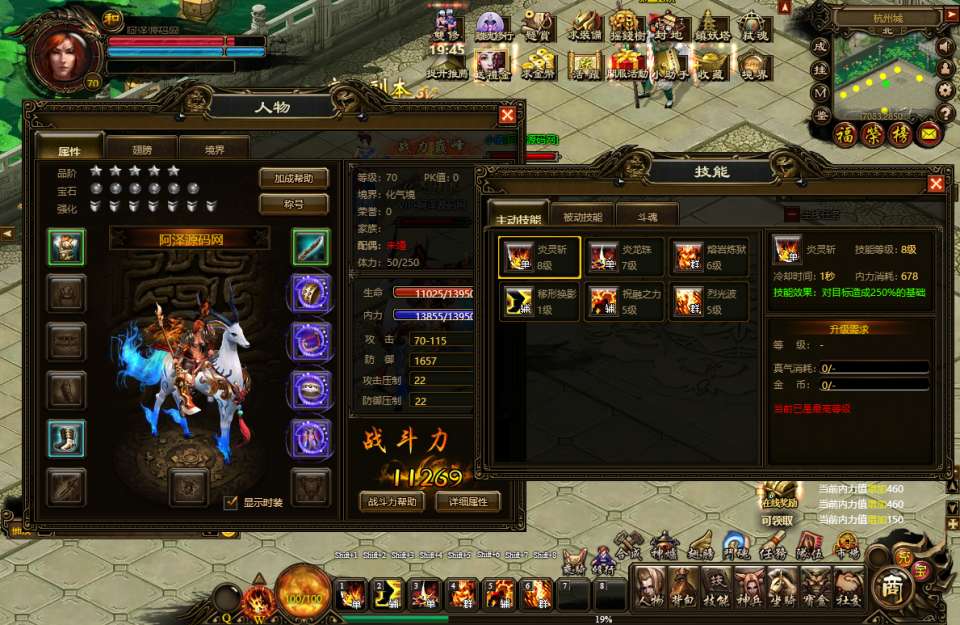Select the 烈光波 skill entry
This screenshot has height=625, width=960.
tap(708, 301)
